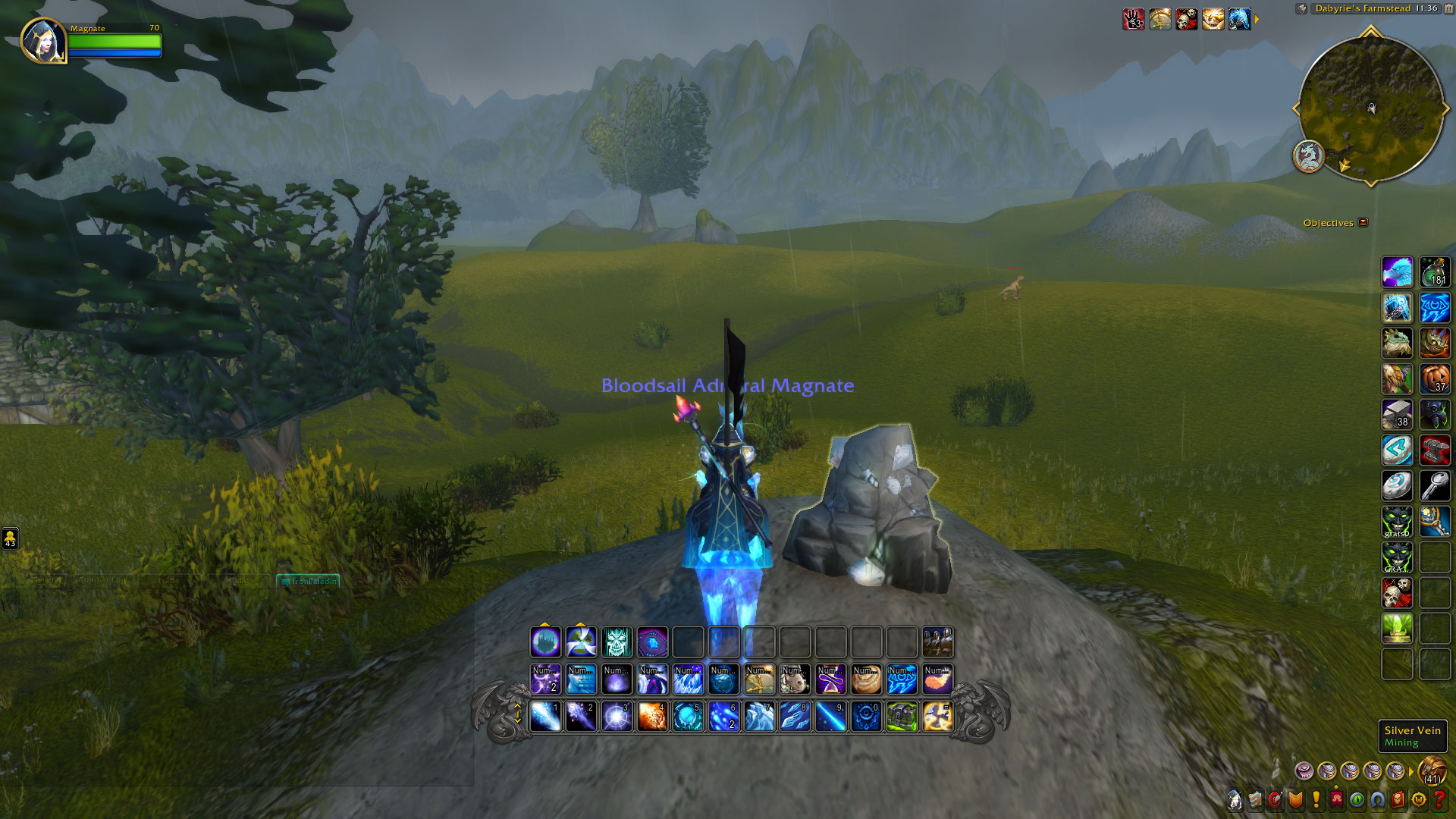1456x819 pixels.
Task: Use the Ice Lance ability in slot 8
Action: pos(795,717)
